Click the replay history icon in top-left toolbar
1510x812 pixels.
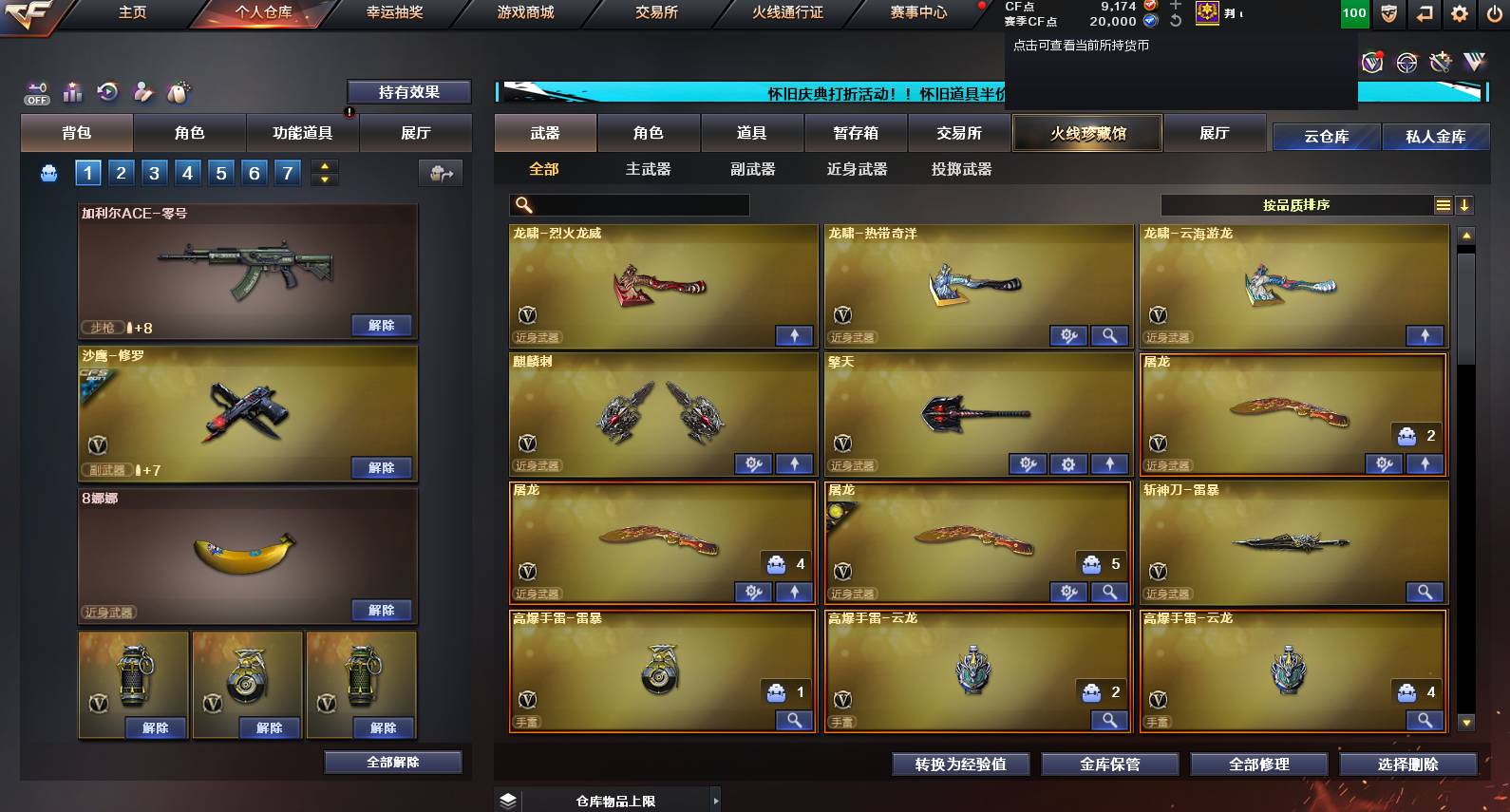[x=106, y=92]
